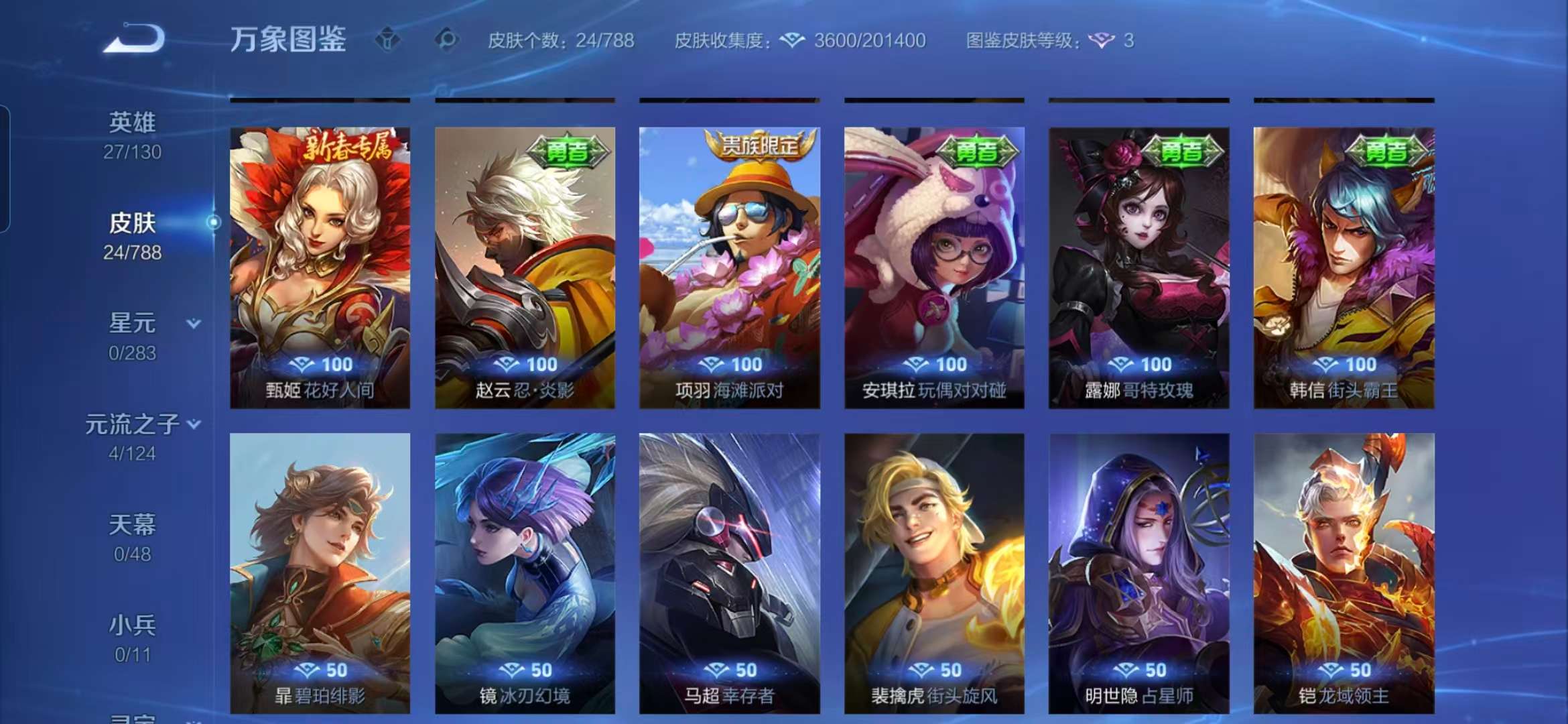Switch to the 英雄 sidebar tab

134,121
